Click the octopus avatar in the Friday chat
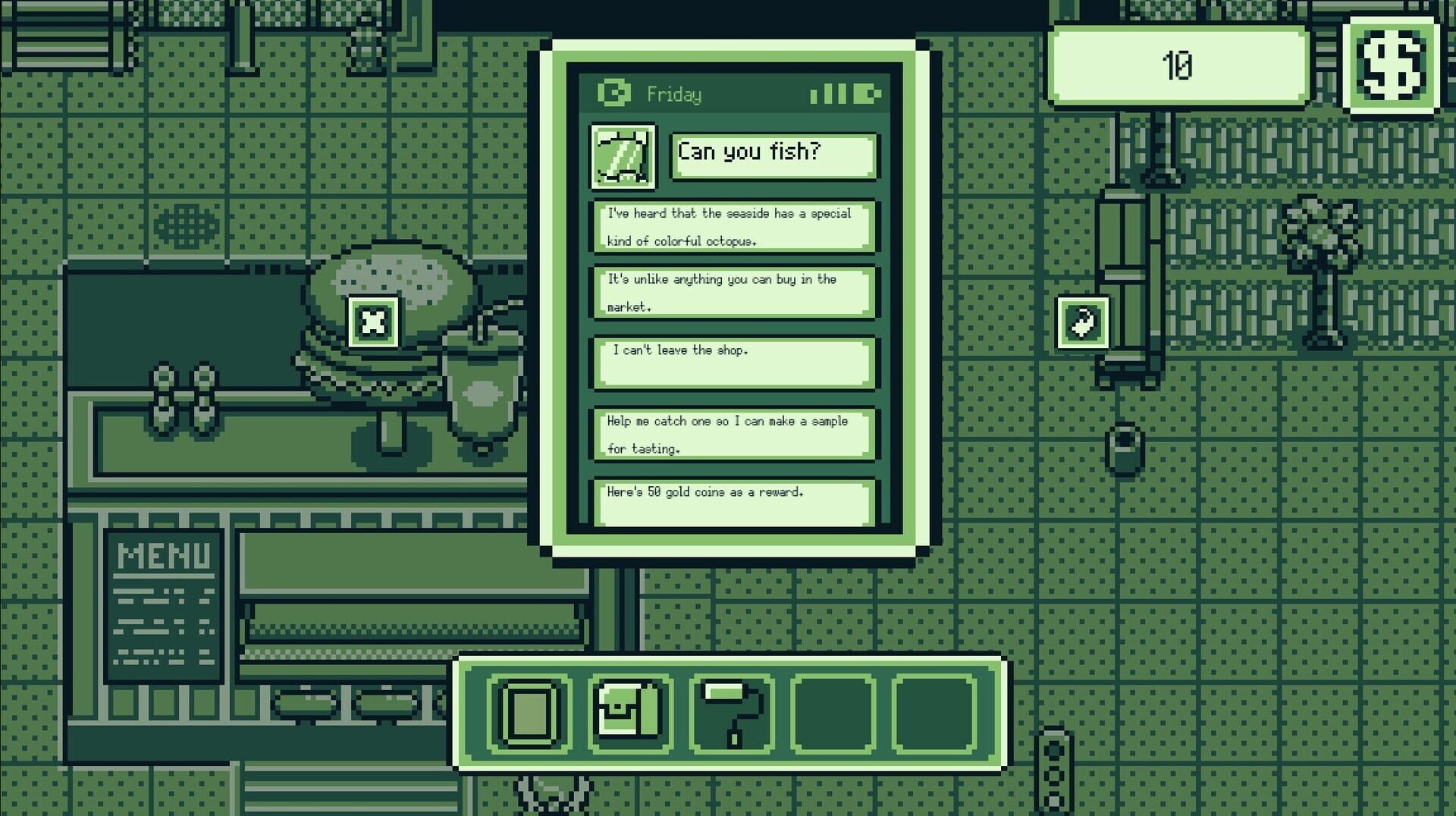 coord(622,156)
